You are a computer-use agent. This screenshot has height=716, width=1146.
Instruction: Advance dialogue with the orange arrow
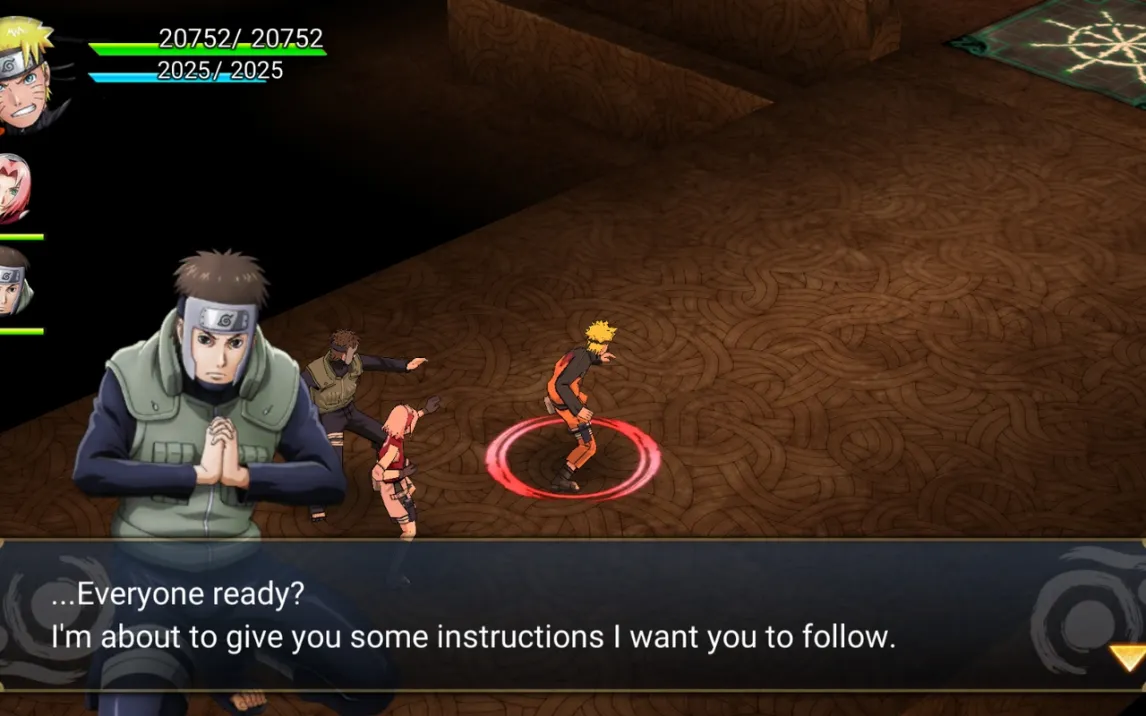coord(1129,657)
